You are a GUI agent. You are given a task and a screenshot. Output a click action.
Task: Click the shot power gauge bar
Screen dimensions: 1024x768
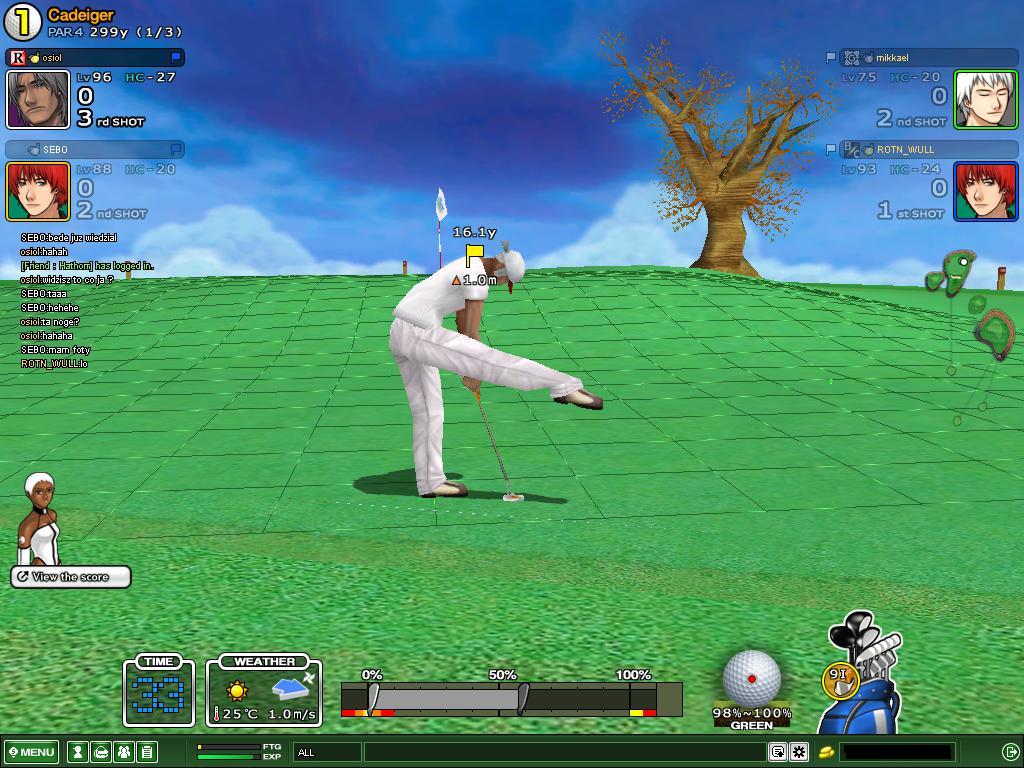point(510,698)
